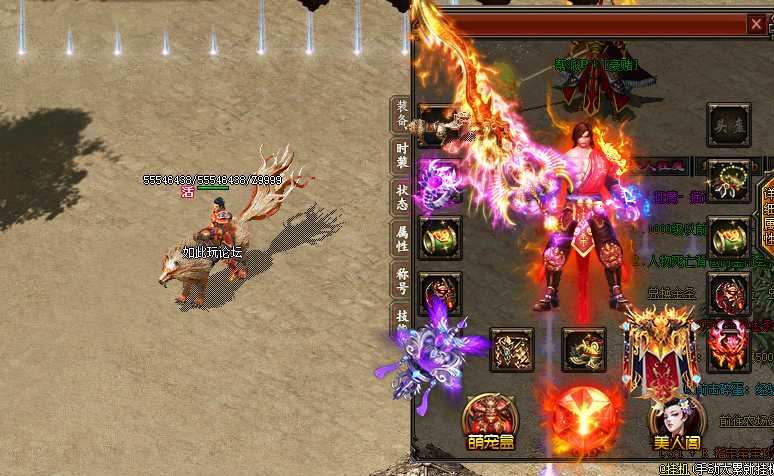Open the 萌宠盒 pet box

490,421
